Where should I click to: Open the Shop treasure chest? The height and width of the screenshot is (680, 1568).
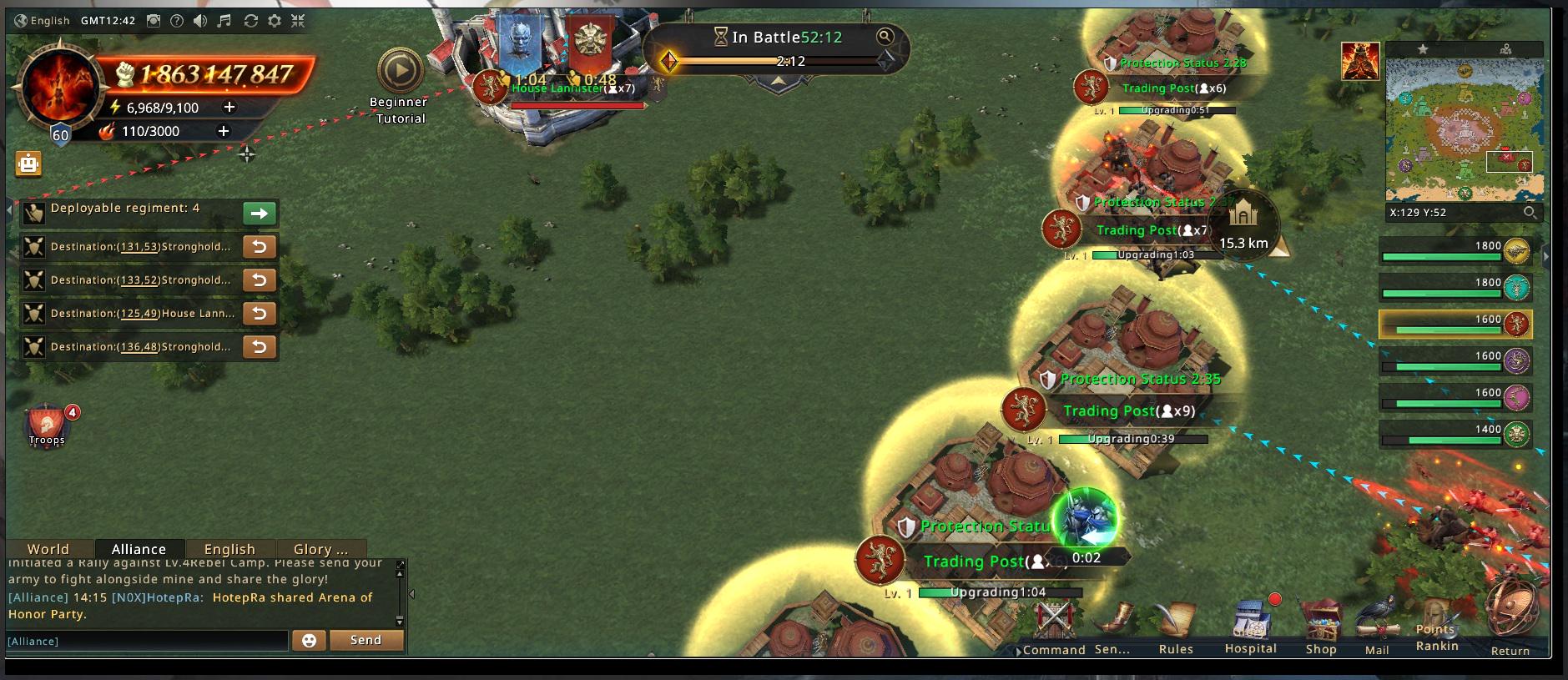(1321, 626)
